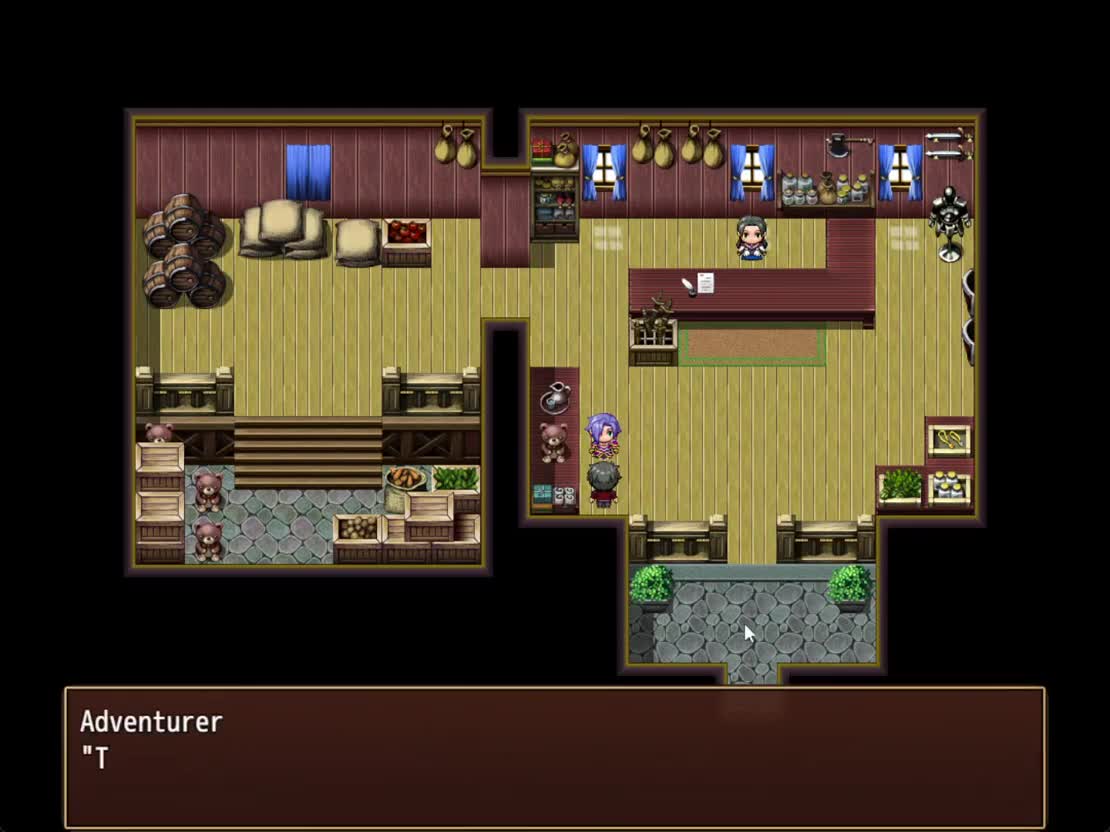Click the Adventurer dialogue box to advance
This screenshot has width=1110, height=832.
554,757
